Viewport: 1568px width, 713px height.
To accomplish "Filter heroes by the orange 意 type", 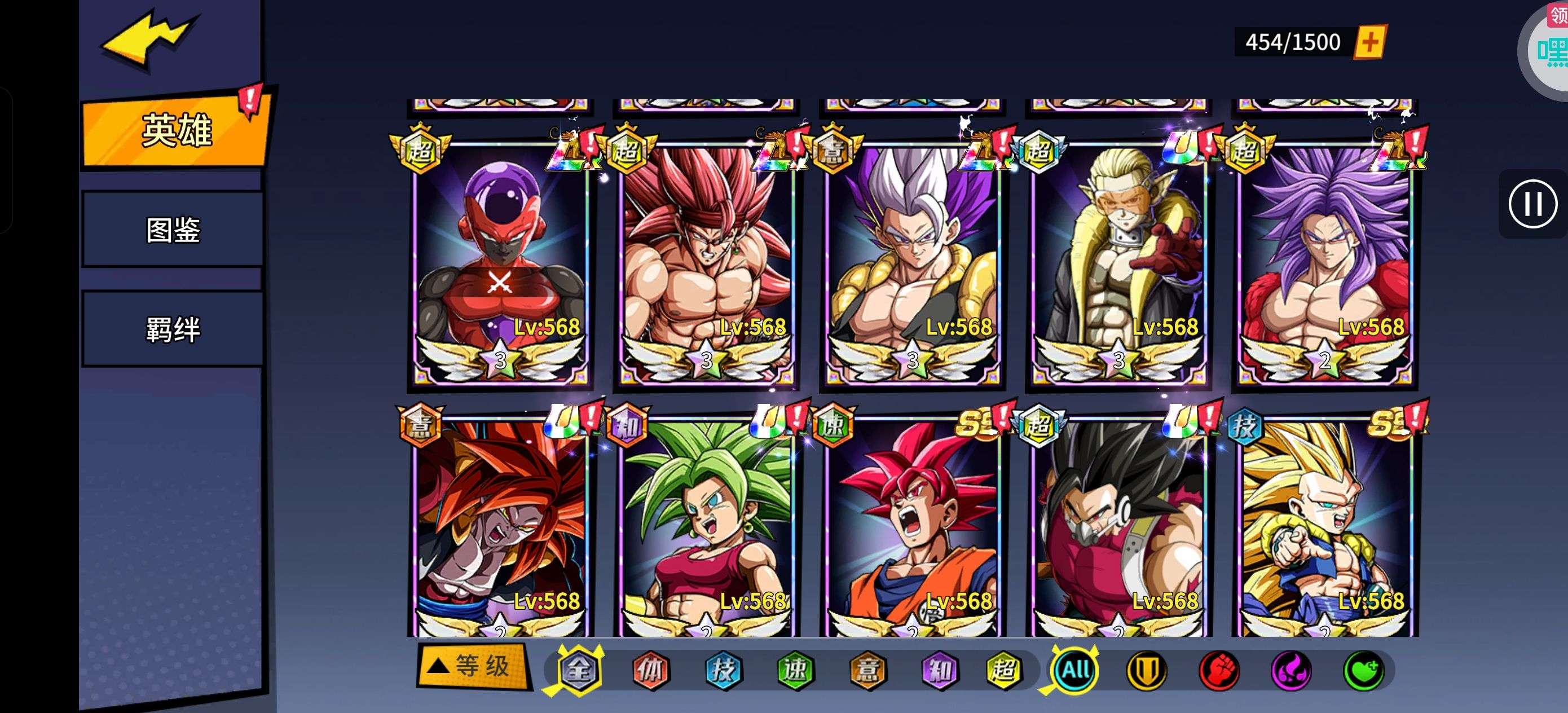I will tap(868, 670).
